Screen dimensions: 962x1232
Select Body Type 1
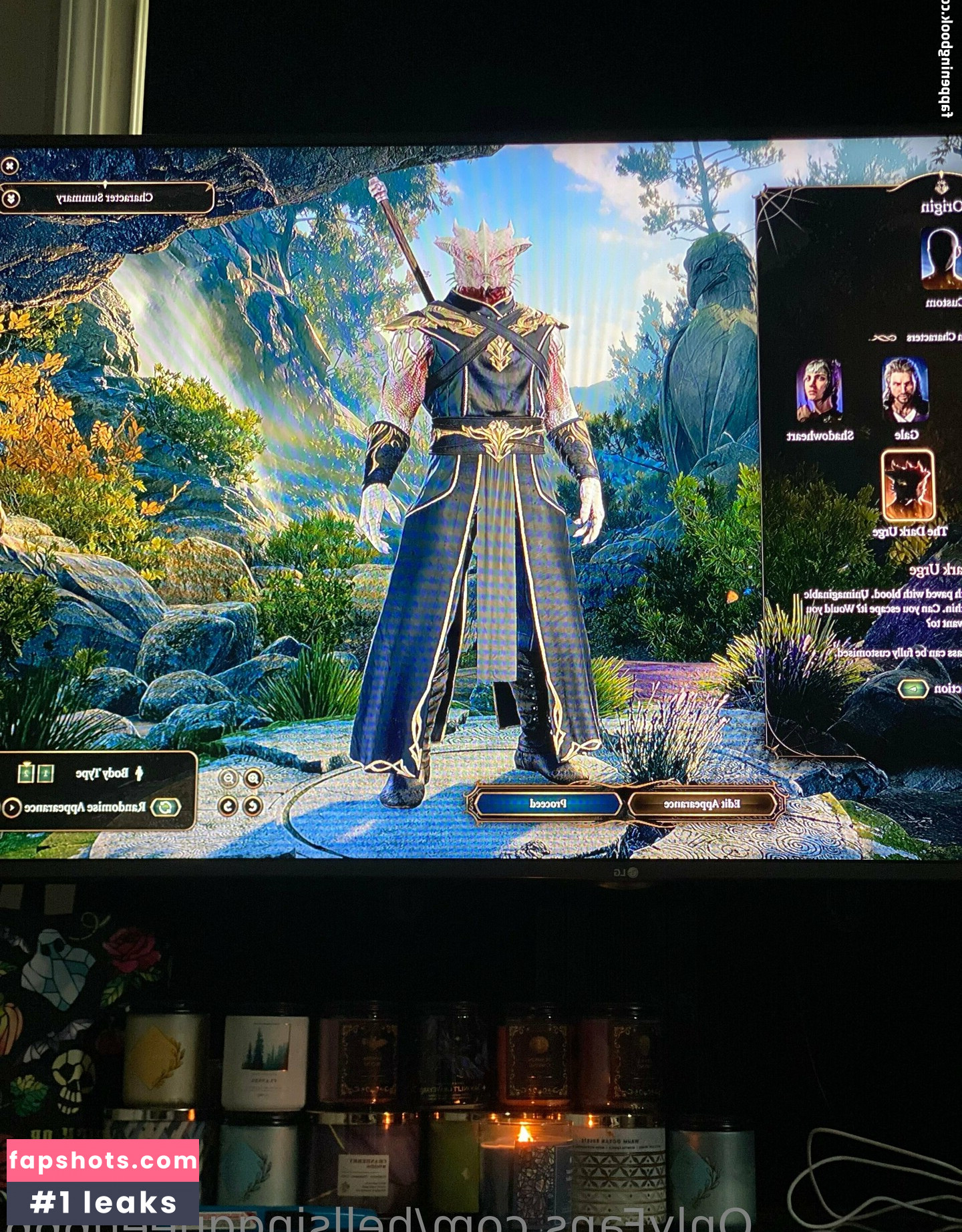[x=45, y=774]
